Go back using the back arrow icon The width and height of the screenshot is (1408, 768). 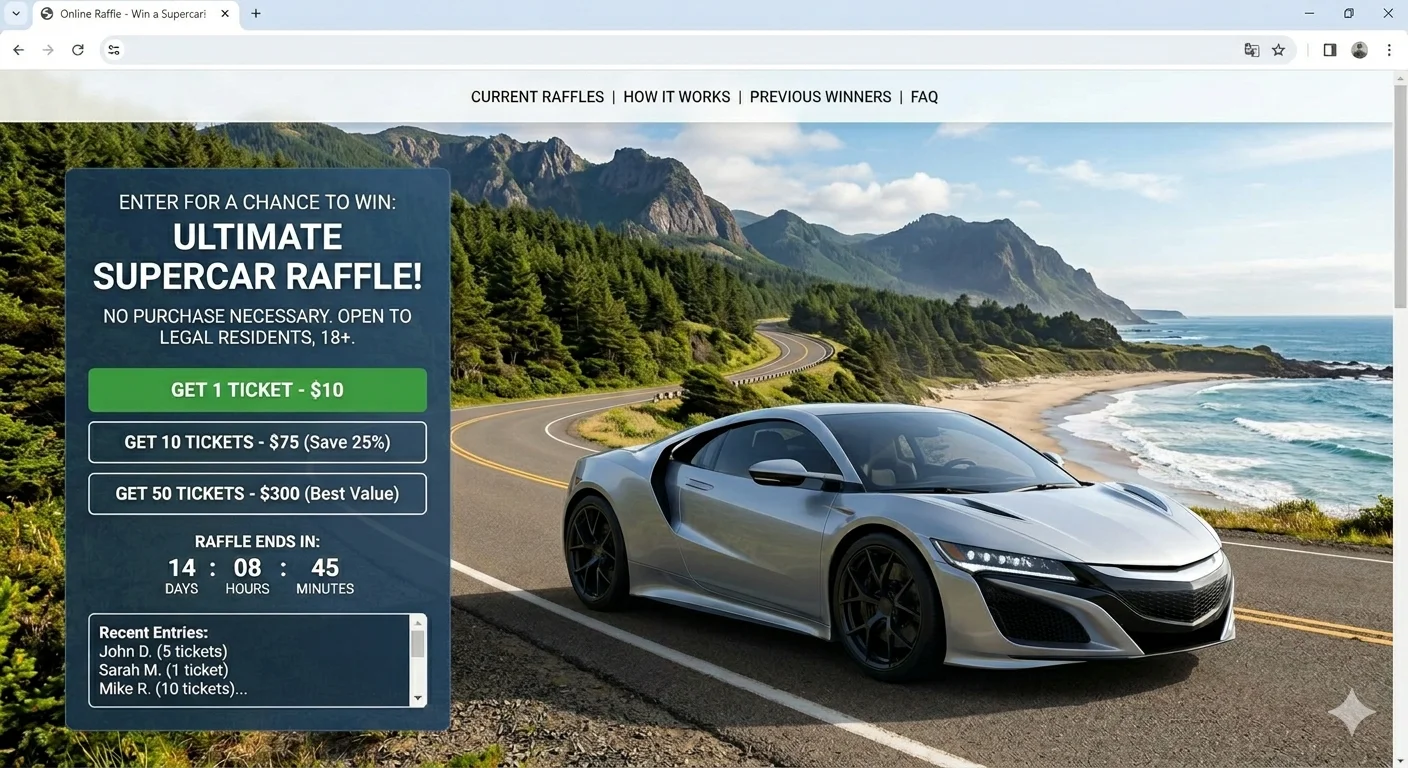coord(18,49)
